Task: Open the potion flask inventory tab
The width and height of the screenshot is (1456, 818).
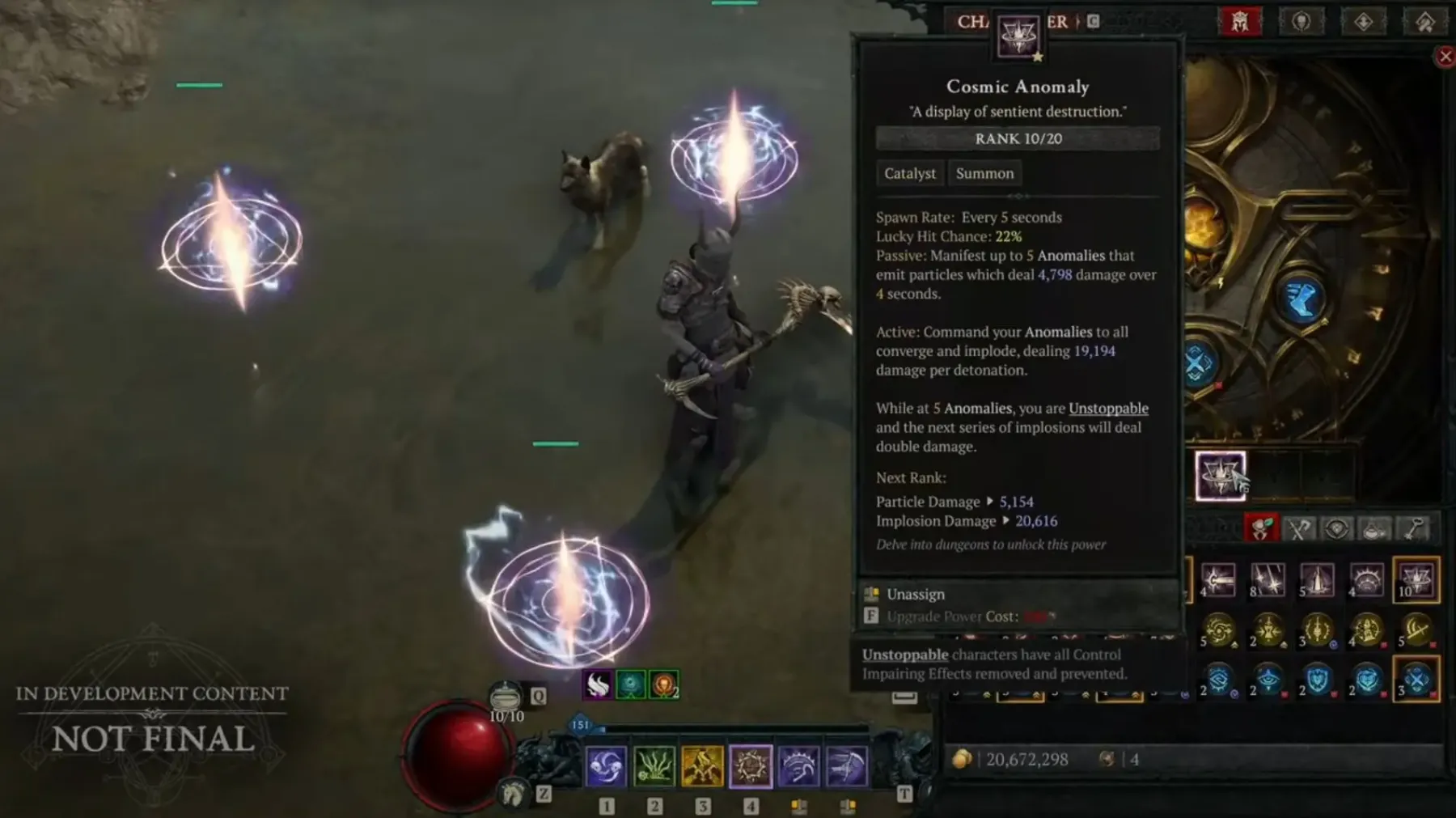Action: (x=1375, y=529)
